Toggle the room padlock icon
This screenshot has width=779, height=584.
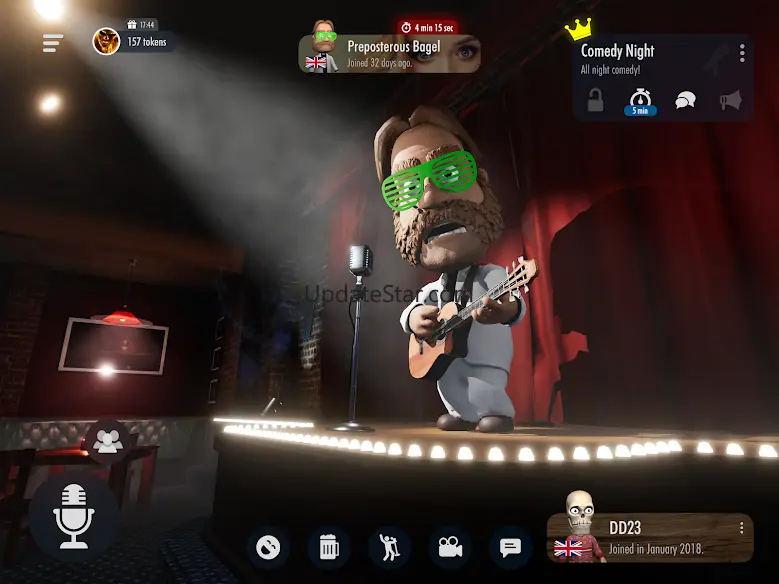(596, 100)
